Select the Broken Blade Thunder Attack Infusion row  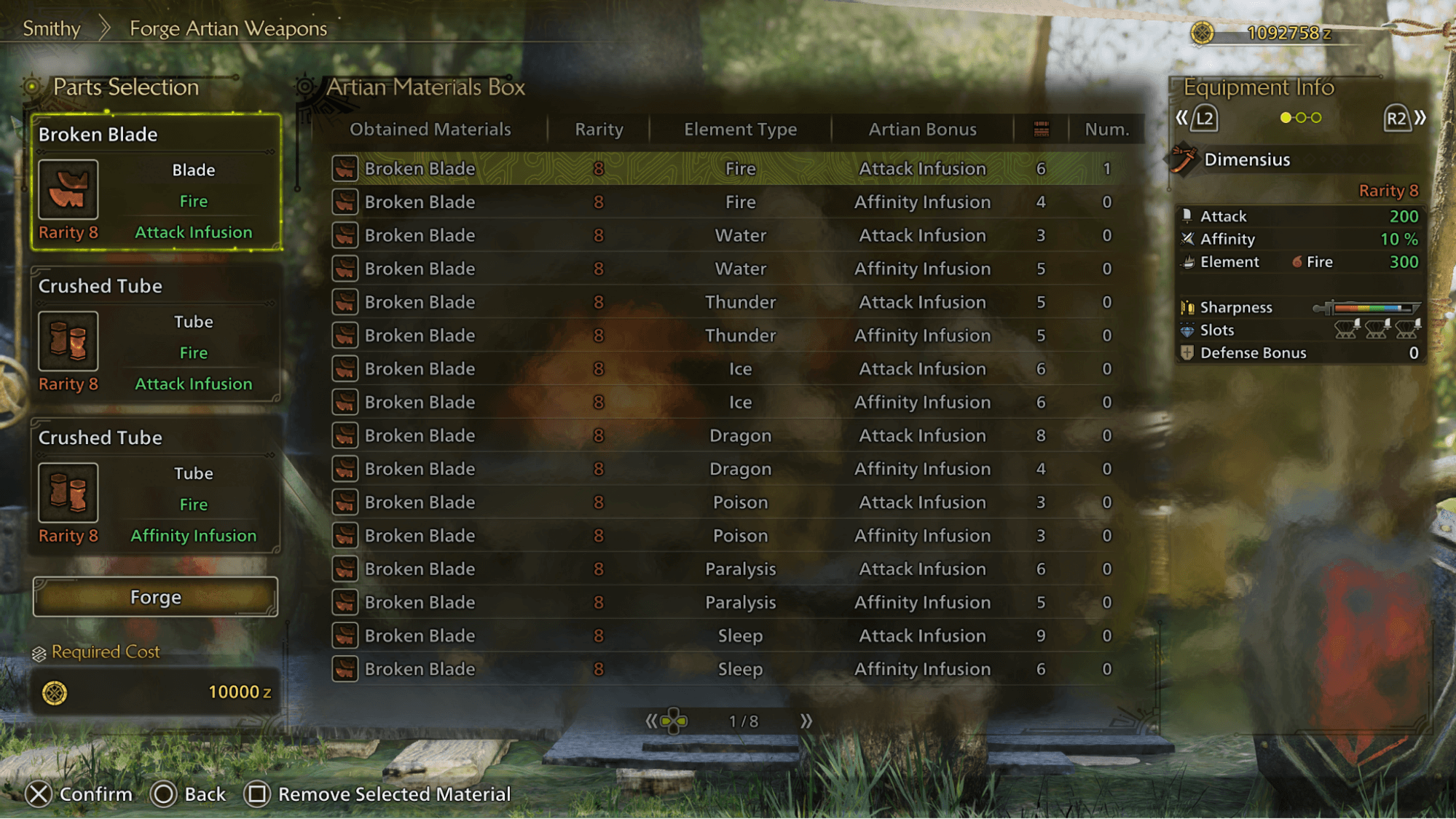(x=728, y=302)
